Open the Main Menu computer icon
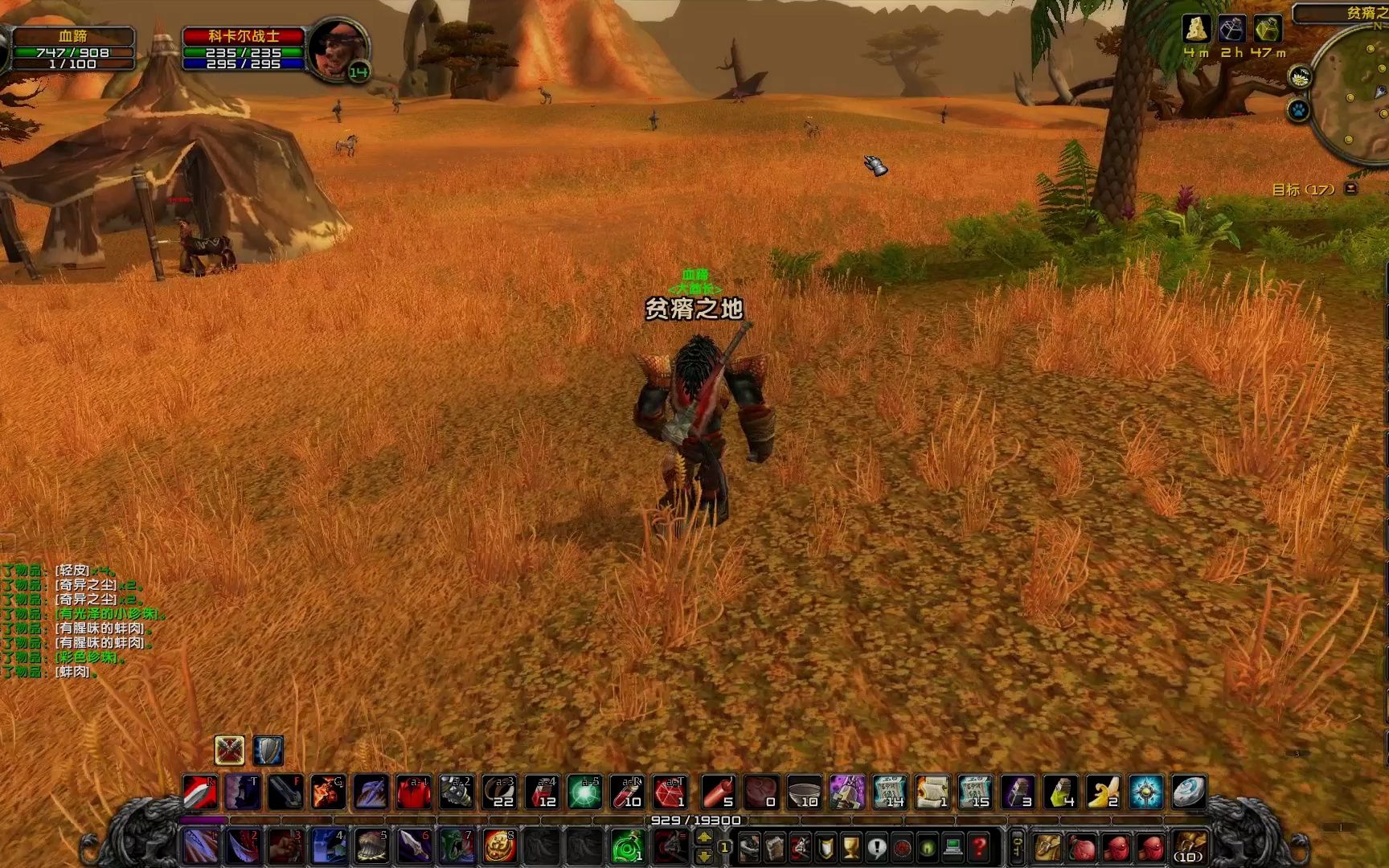The height and width of the screenshot is (868, 1389). point(953,849)
